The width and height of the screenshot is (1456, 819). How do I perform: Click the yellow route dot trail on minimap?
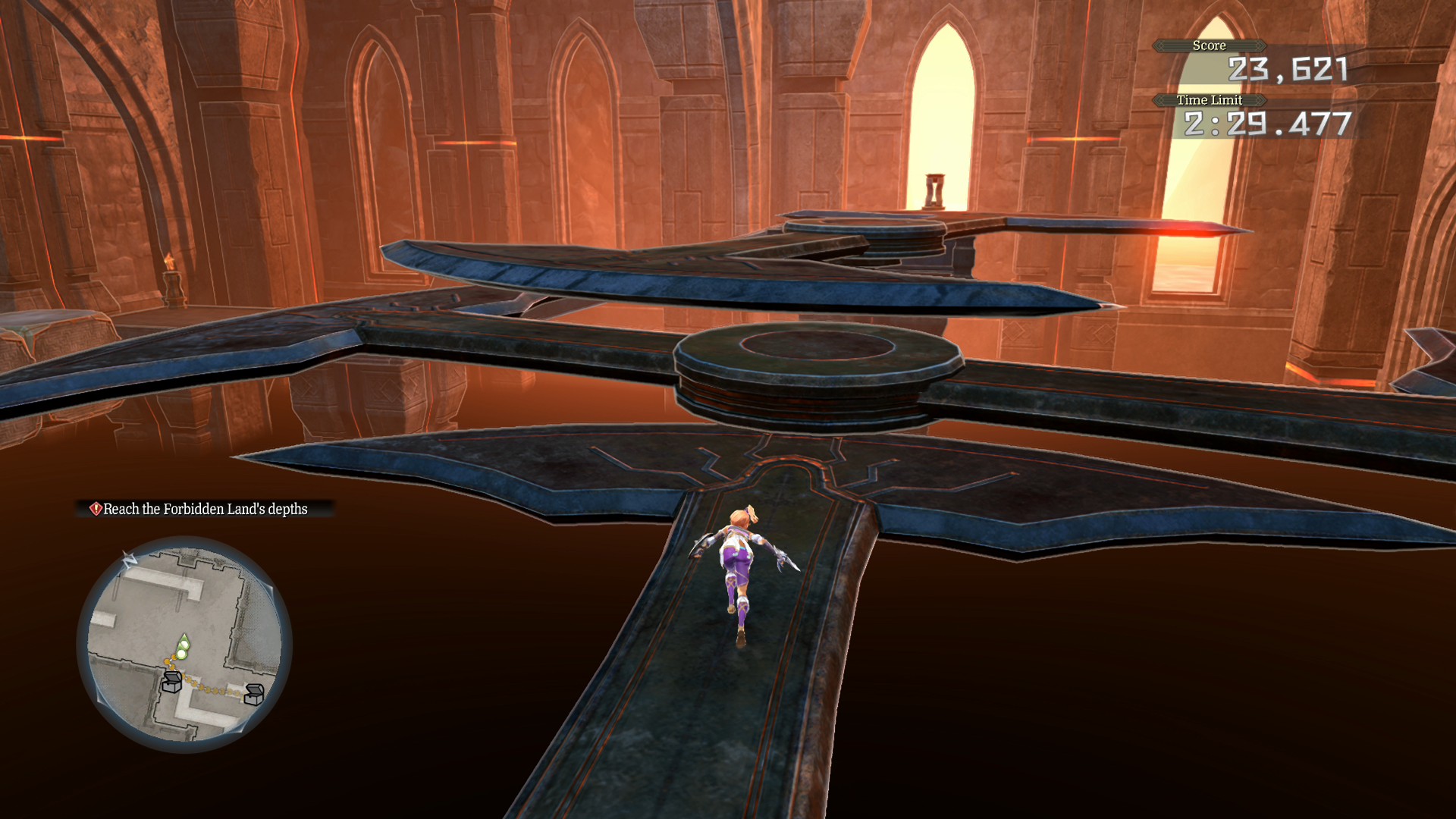click(201, 688)
